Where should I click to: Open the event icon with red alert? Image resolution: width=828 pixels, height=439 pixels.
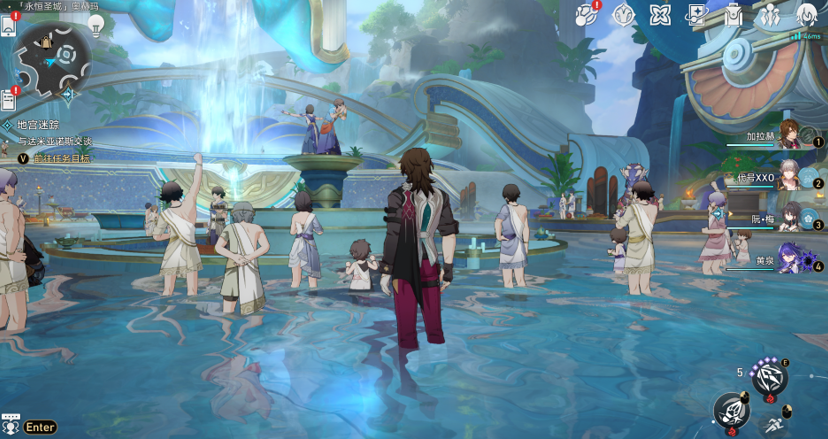point(587,14)
